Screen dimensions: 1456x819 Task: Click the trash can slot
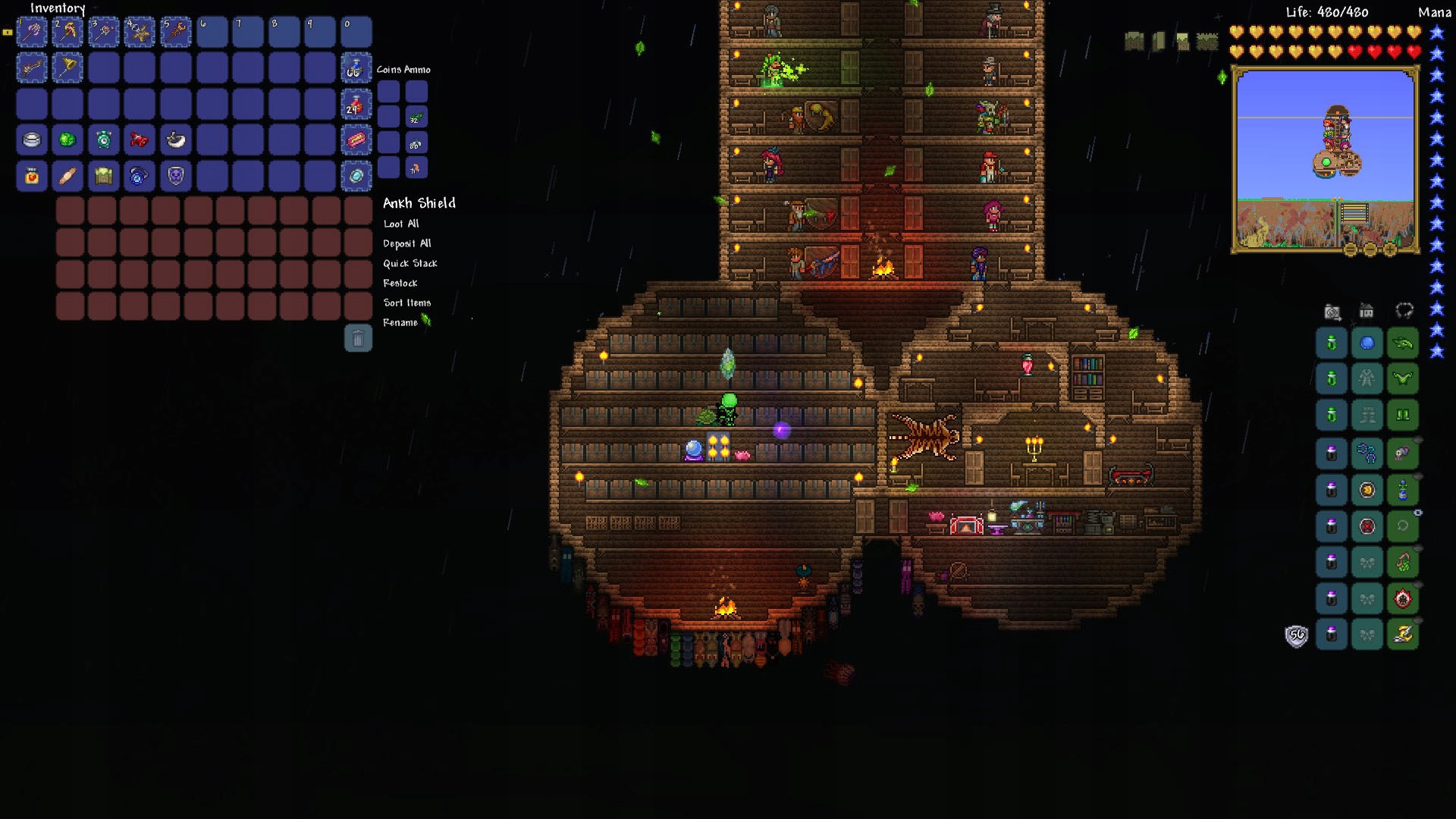click(x=358, y=338)
